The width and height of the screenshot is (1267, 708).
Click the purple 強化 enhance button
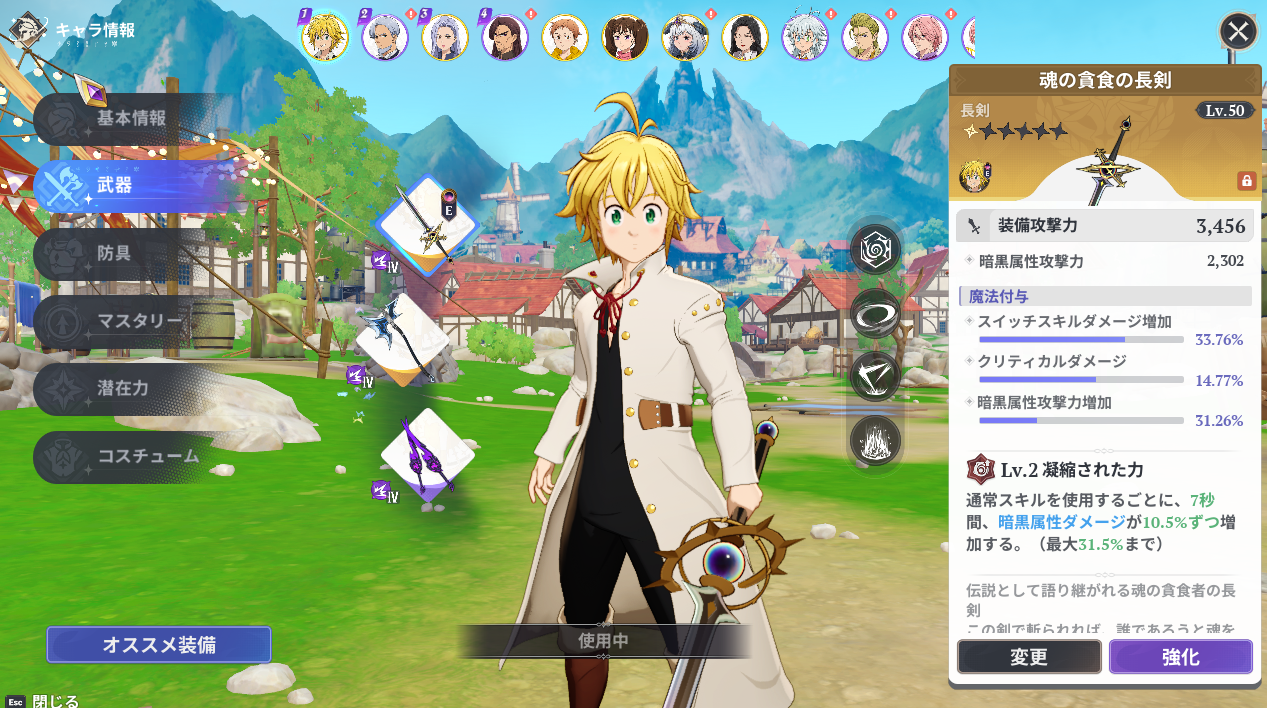point(1180,657)
